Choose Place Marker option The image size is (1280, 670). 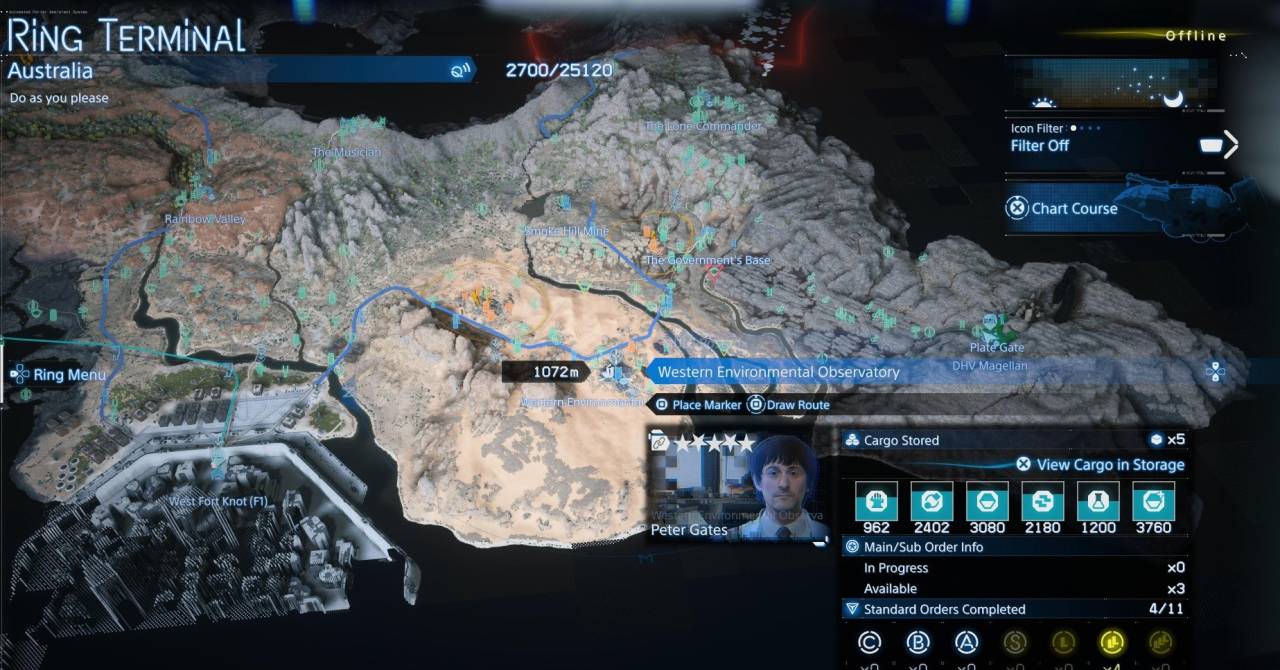click(698, 405)
